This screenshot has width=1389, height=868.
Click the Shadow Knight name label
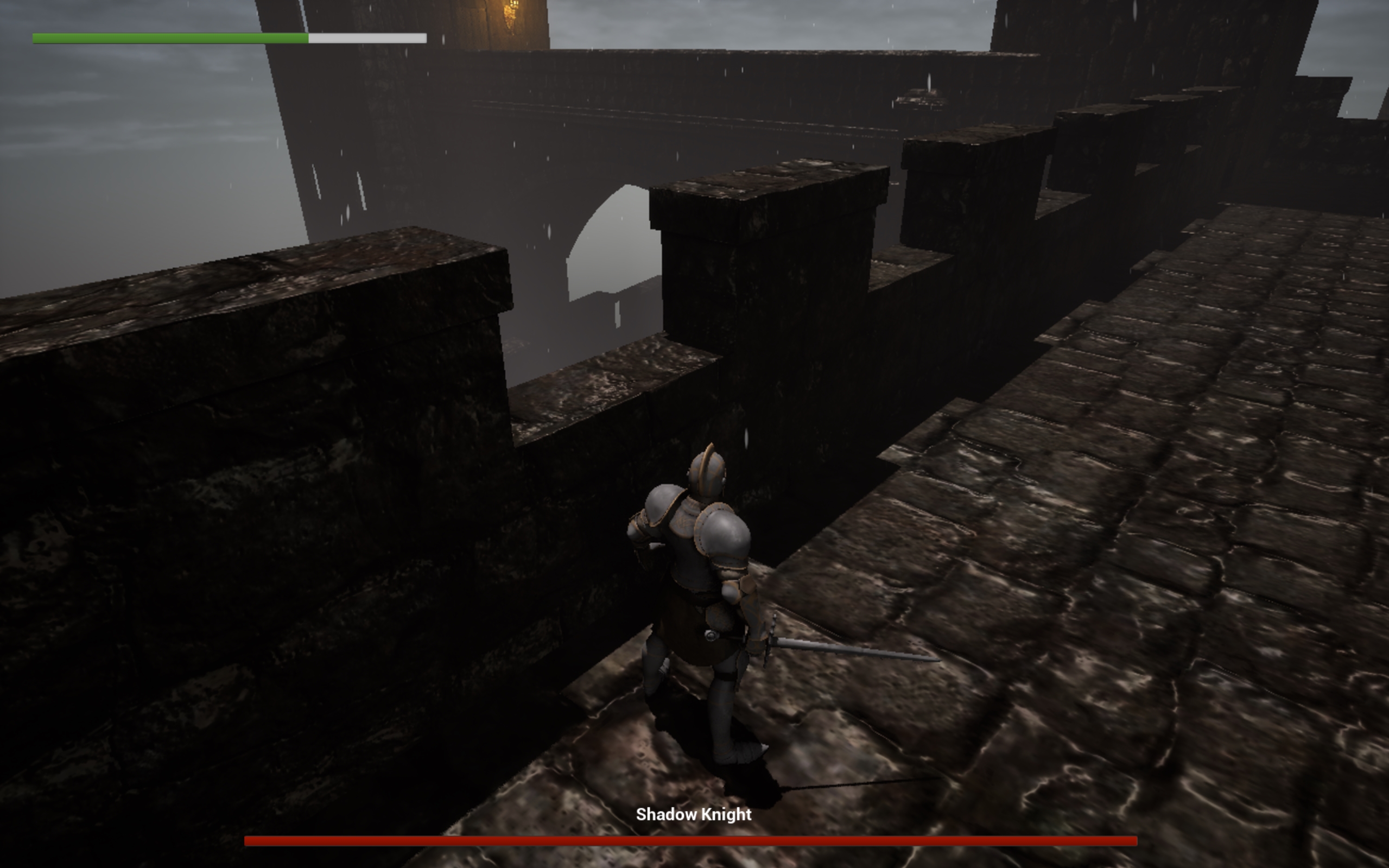pos(694,815)
